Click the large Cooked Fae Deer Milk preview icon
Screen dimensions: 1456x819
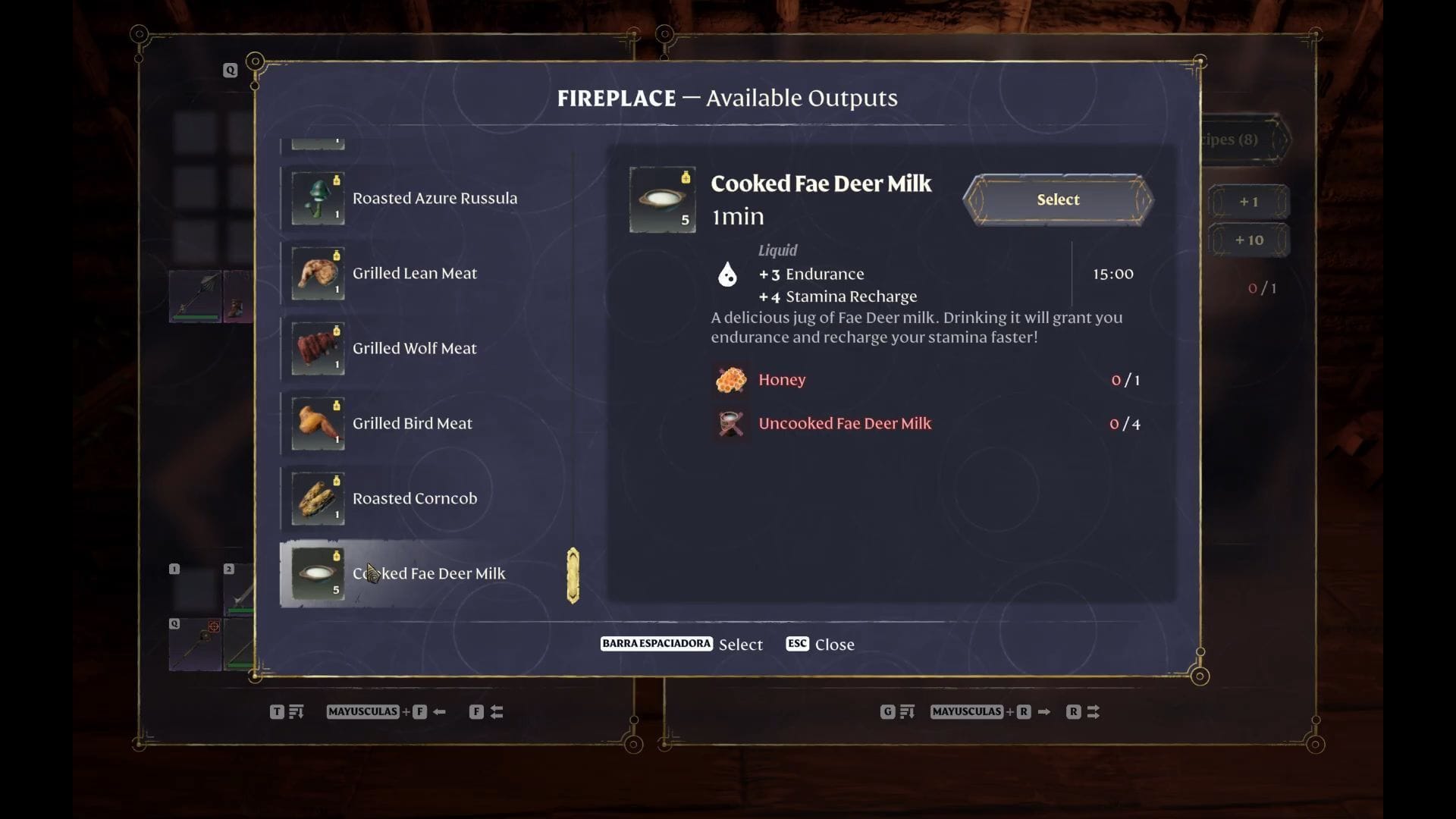point(662,199)
